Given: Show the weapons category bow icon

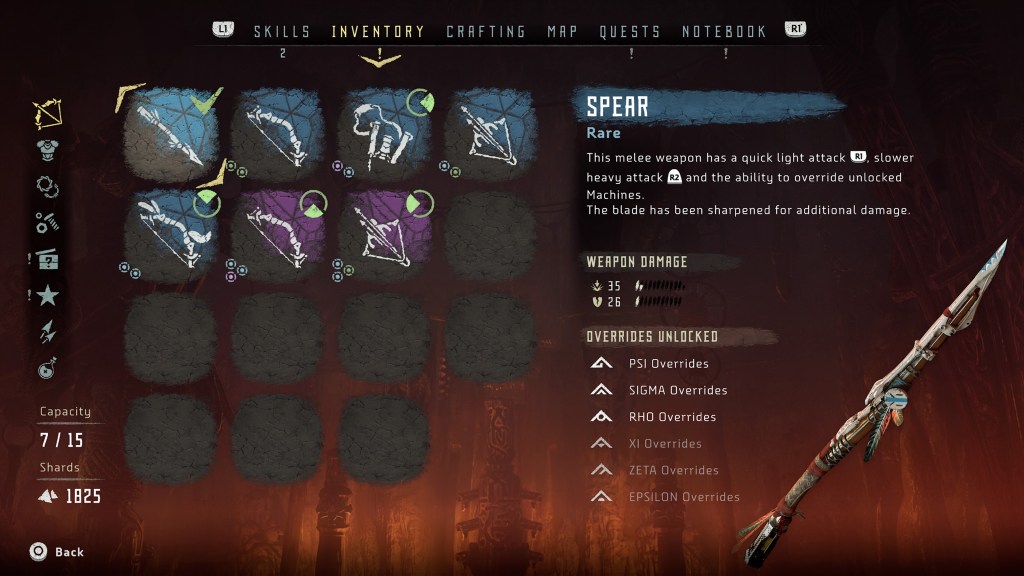Looking at the screenshot, I should (x=47, y=114).
